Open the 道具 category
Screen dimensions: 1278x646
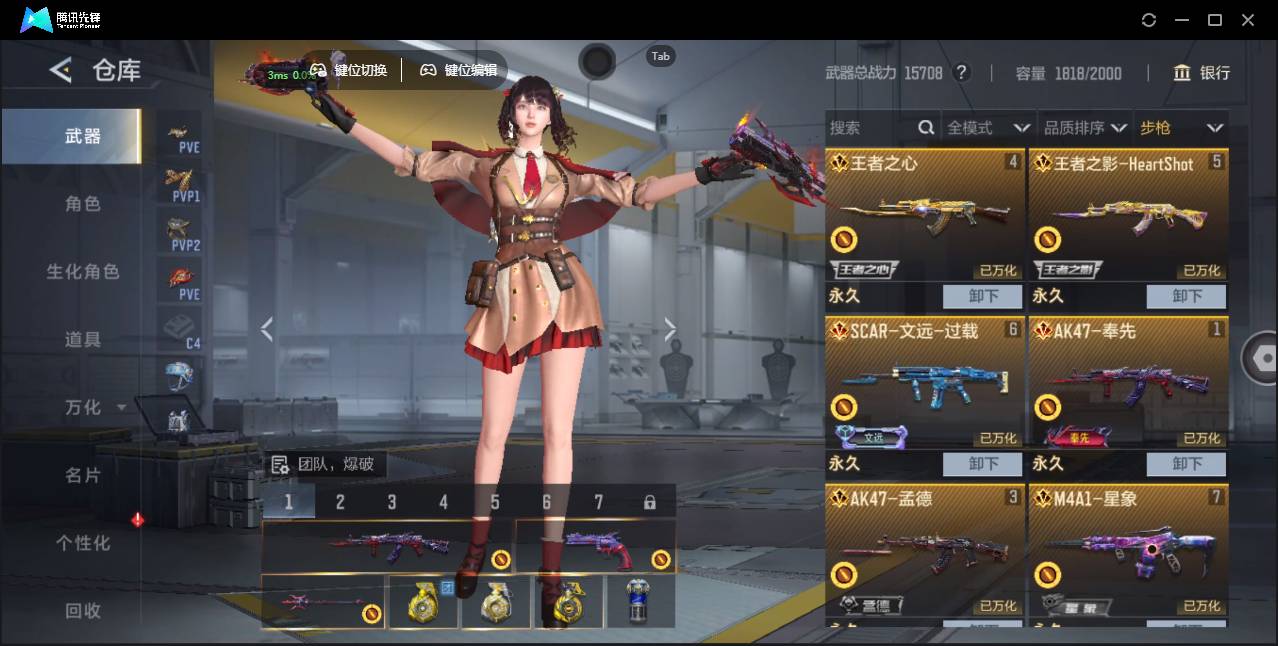coord(82,340)
